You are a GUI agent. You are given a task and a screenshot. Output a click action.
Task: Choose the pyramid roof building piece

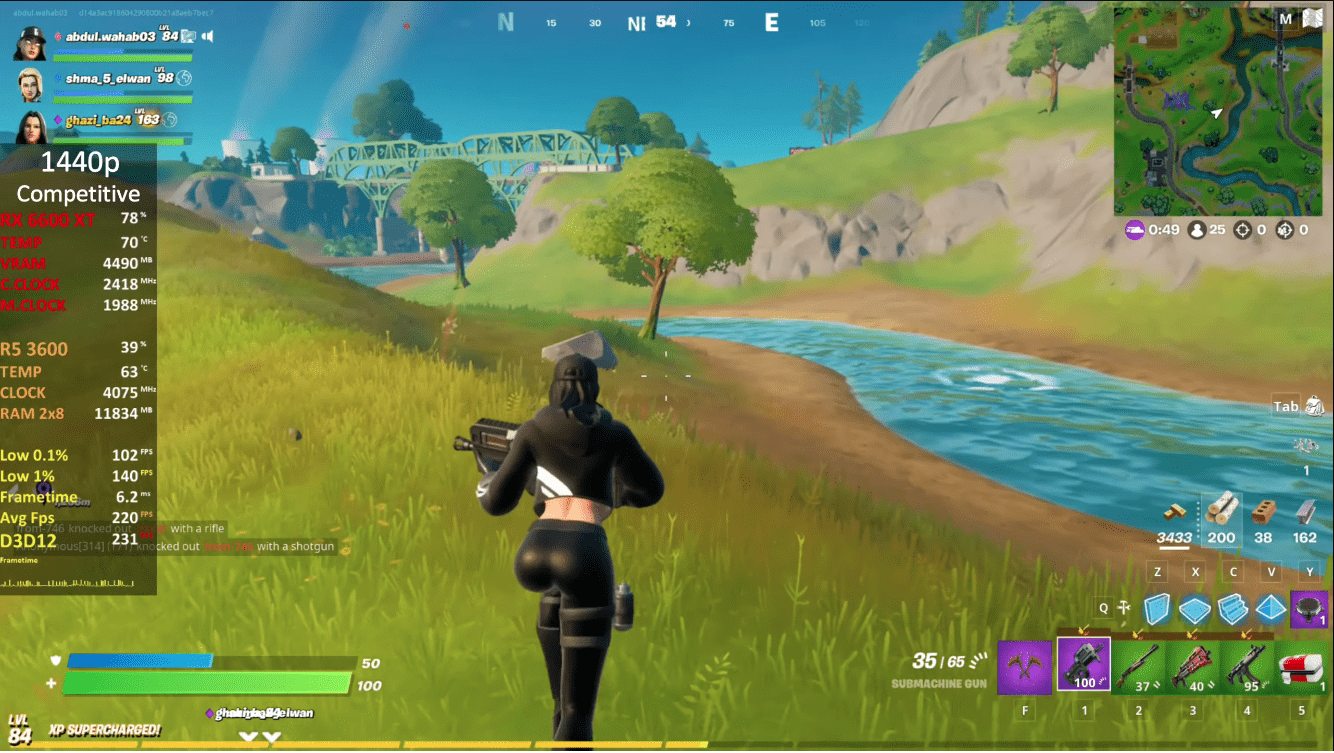point(1271,608)
